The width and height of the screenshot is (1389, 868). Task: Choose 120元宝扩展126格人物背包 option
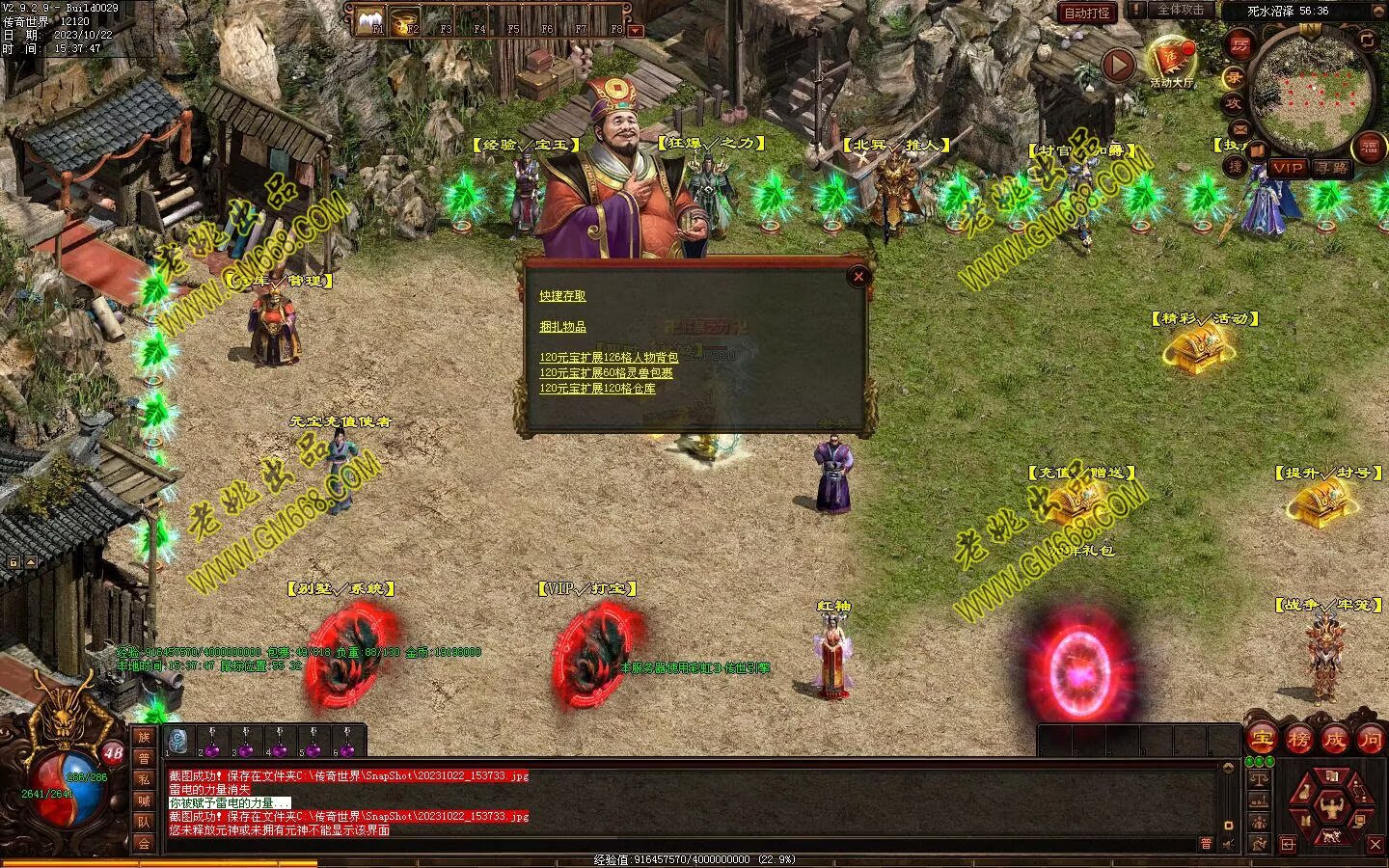(609, 358)
